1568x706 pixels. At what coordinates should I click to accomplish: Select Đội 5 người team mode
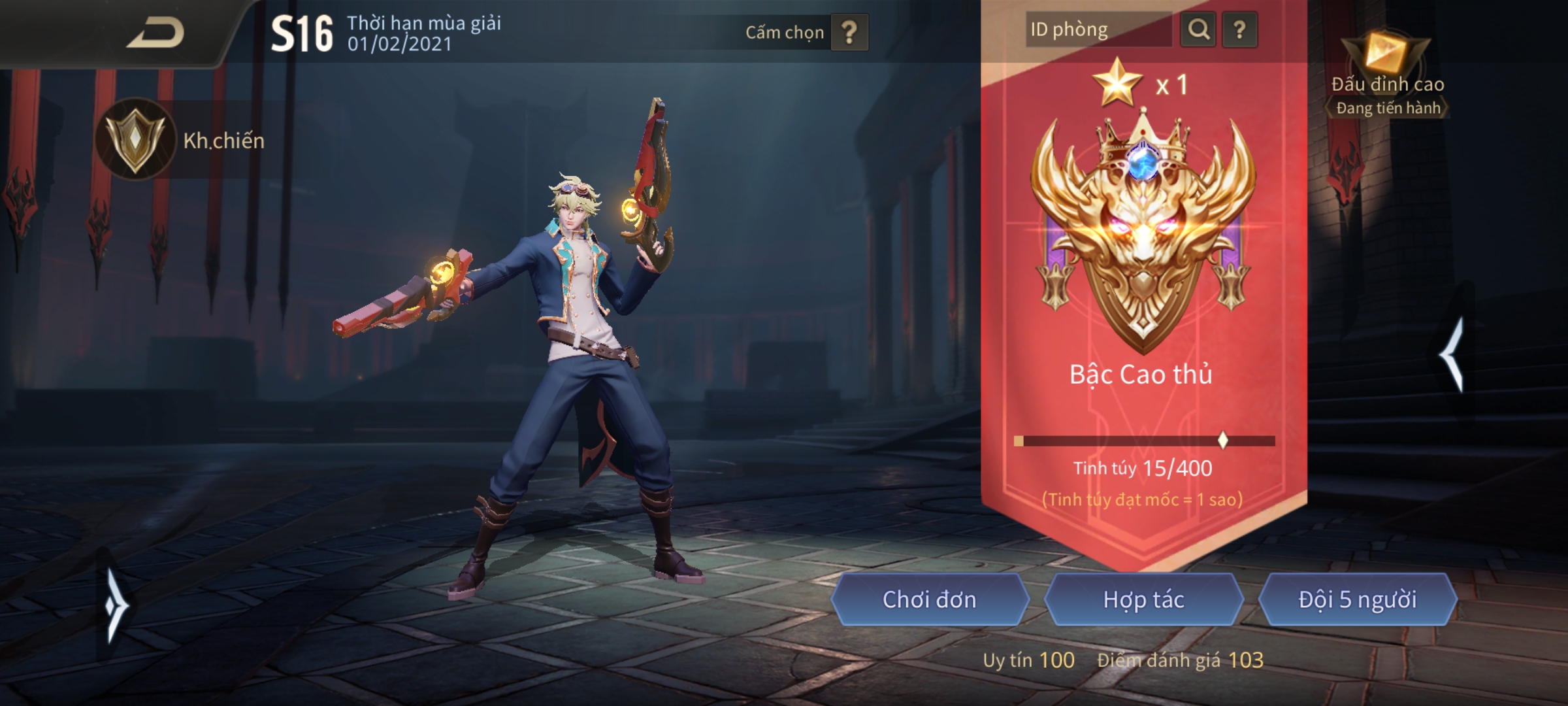(1357, 599)
